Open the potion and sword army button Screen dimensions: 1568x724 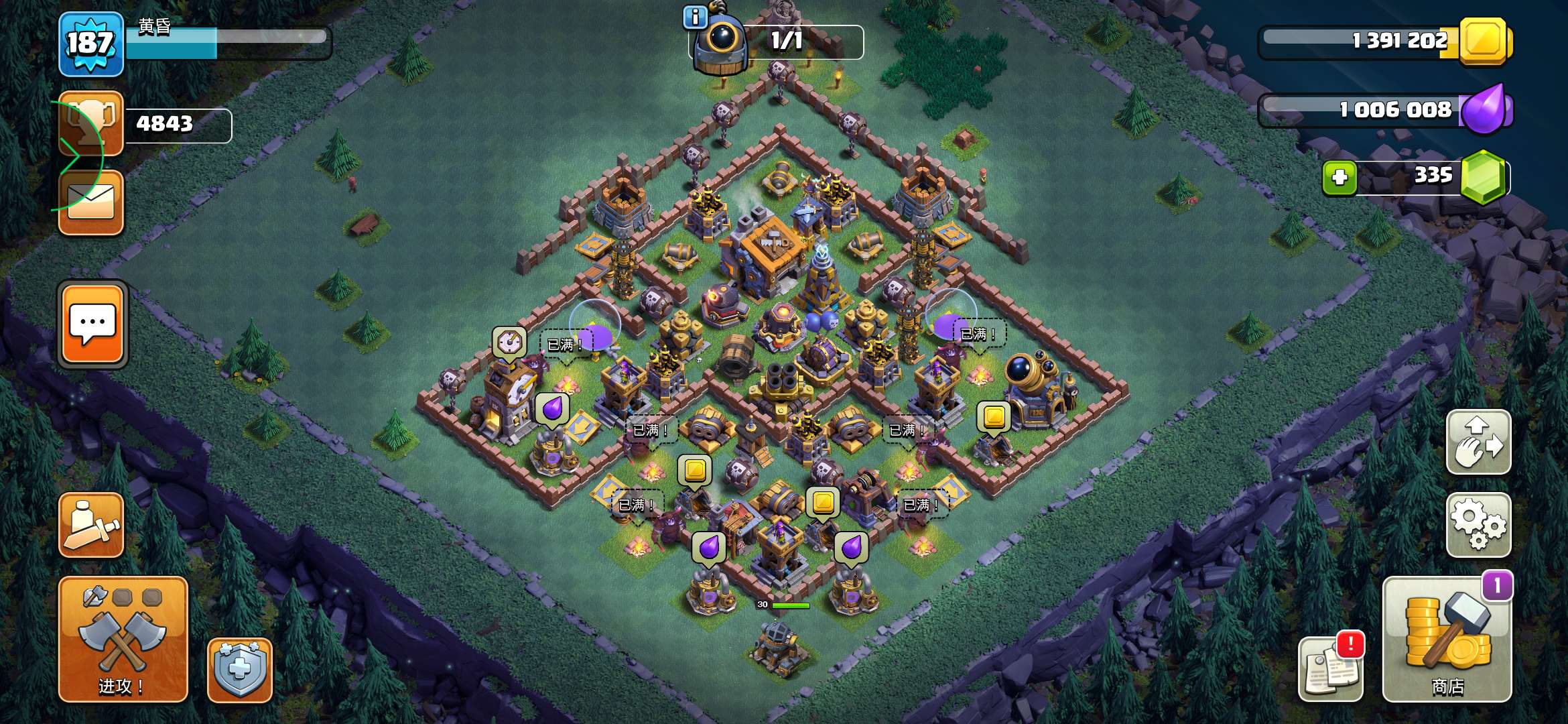click(x=91, y=525)
